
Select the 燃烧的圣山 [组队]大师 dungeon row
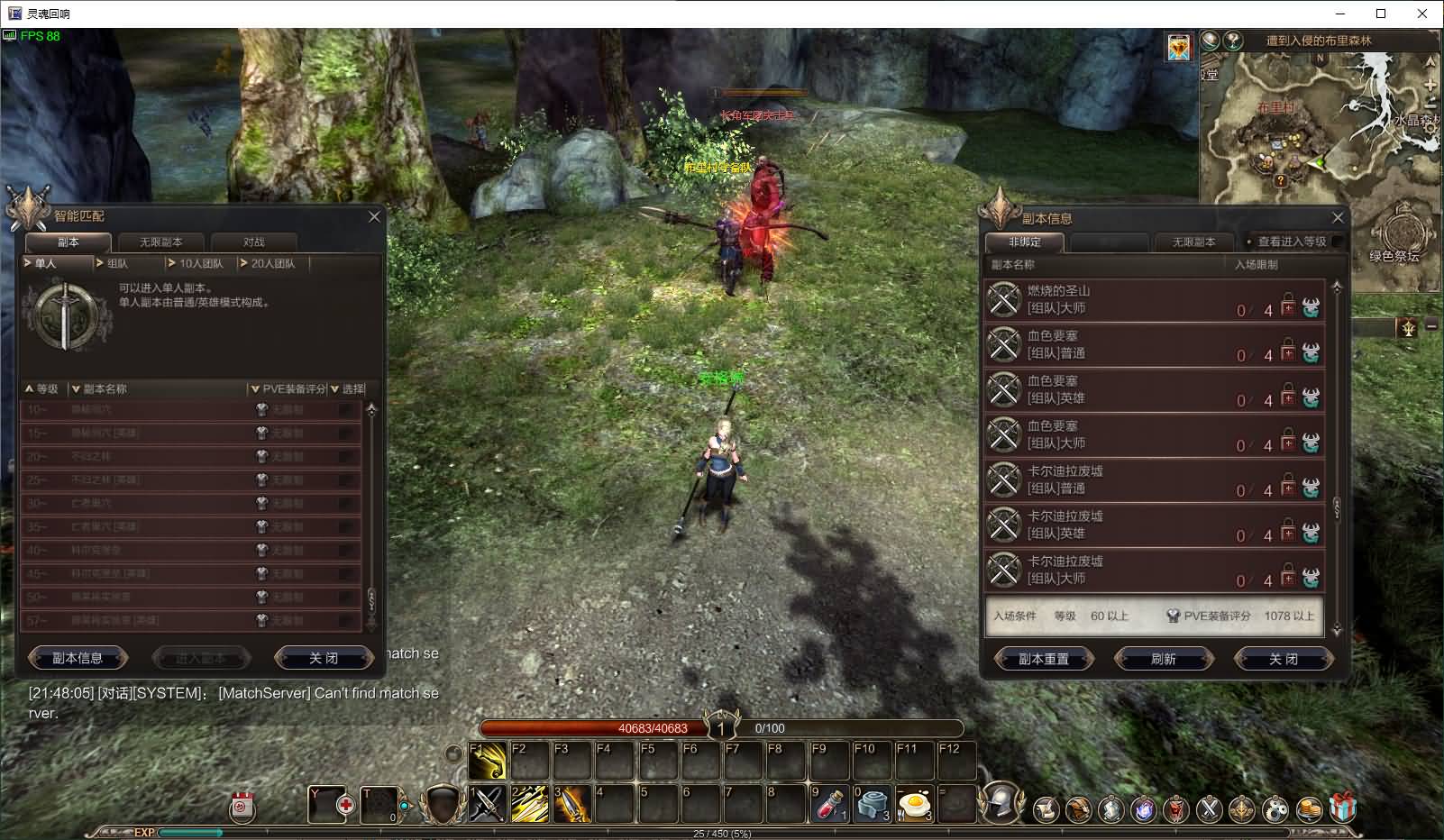[x=1154, y=300]
